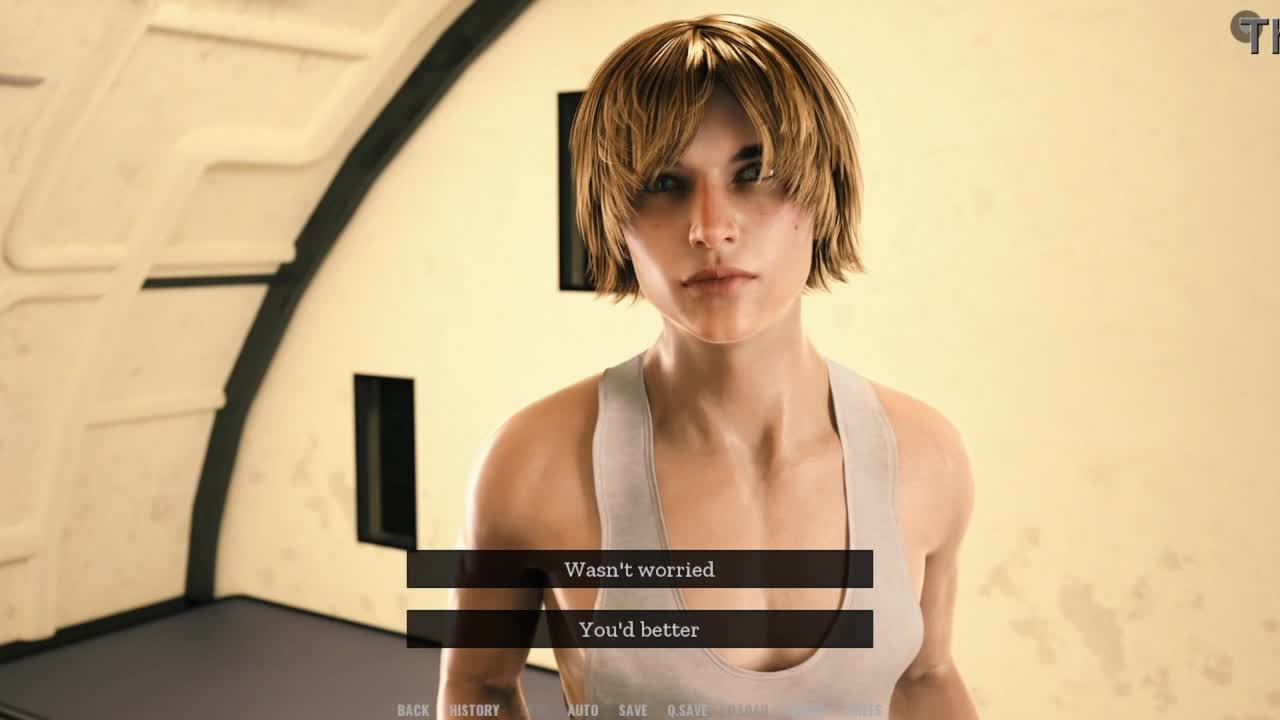Go back with the BACK button
1280x720 pixels.
[413, 710]
